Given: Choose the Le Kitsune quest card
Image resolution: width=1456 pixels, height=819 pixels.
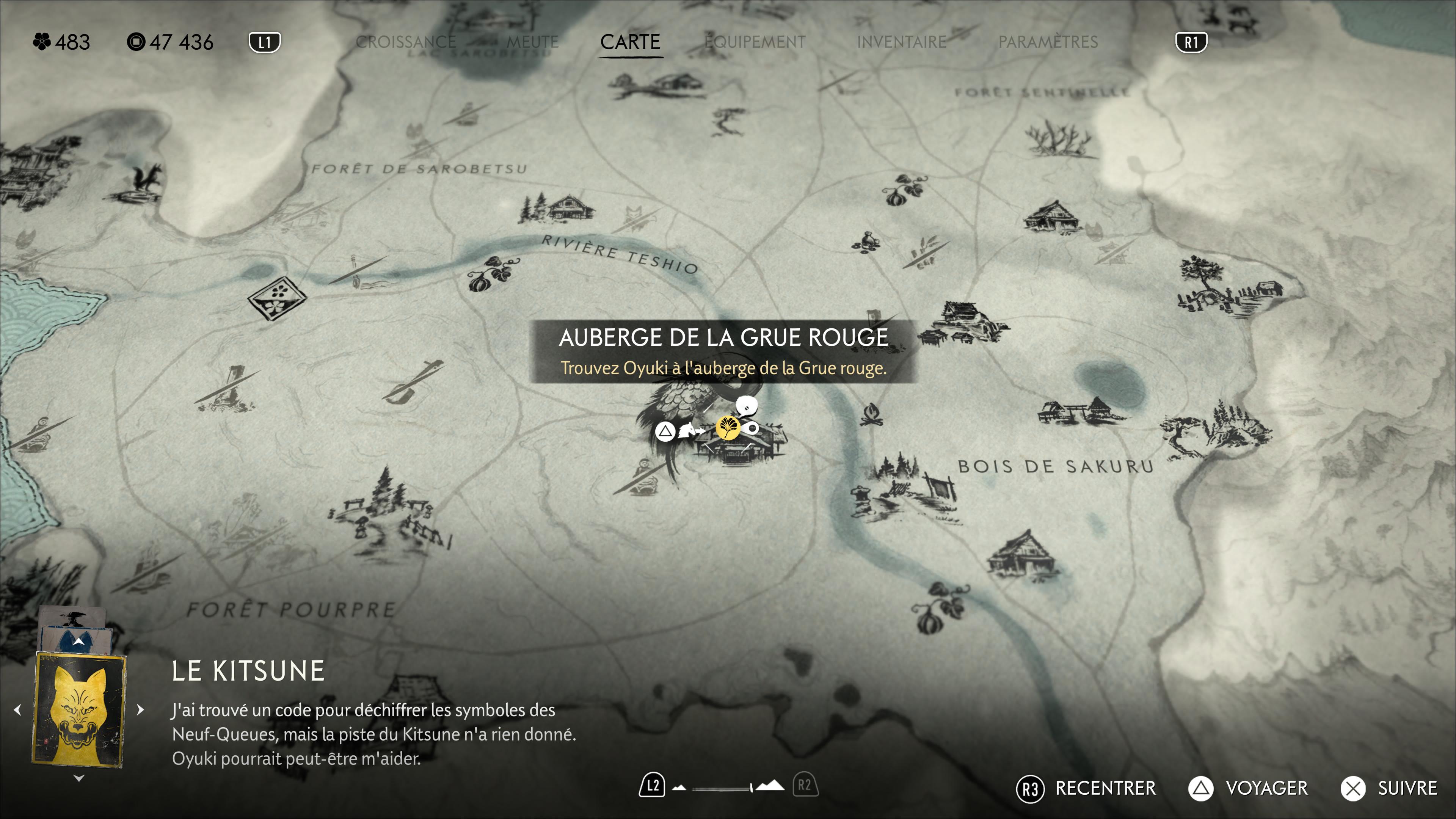Looking at the screenshot, I should coord(79,709).
